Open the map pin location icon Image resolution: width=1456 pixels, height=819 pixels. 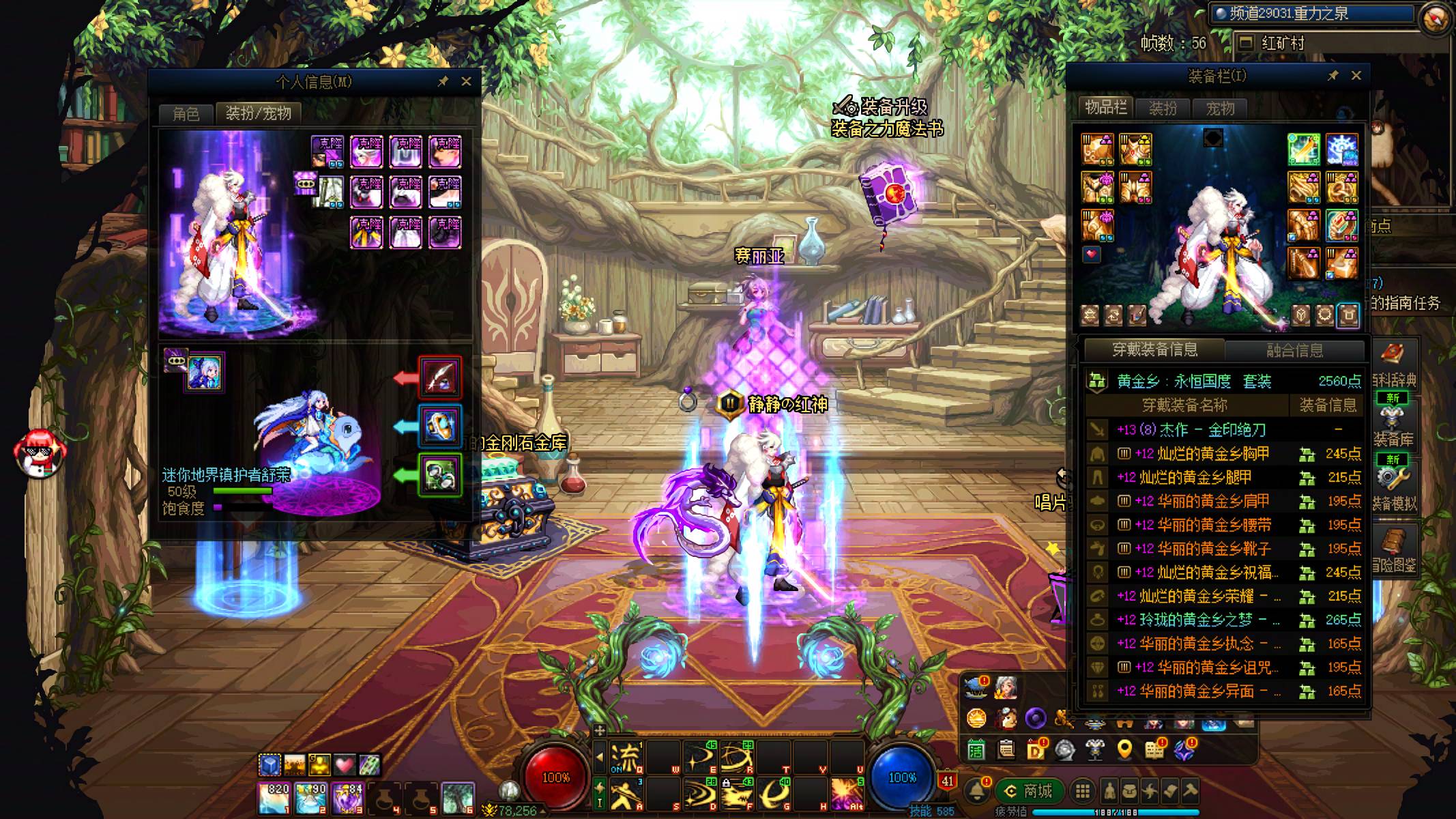click(1124, 750)
